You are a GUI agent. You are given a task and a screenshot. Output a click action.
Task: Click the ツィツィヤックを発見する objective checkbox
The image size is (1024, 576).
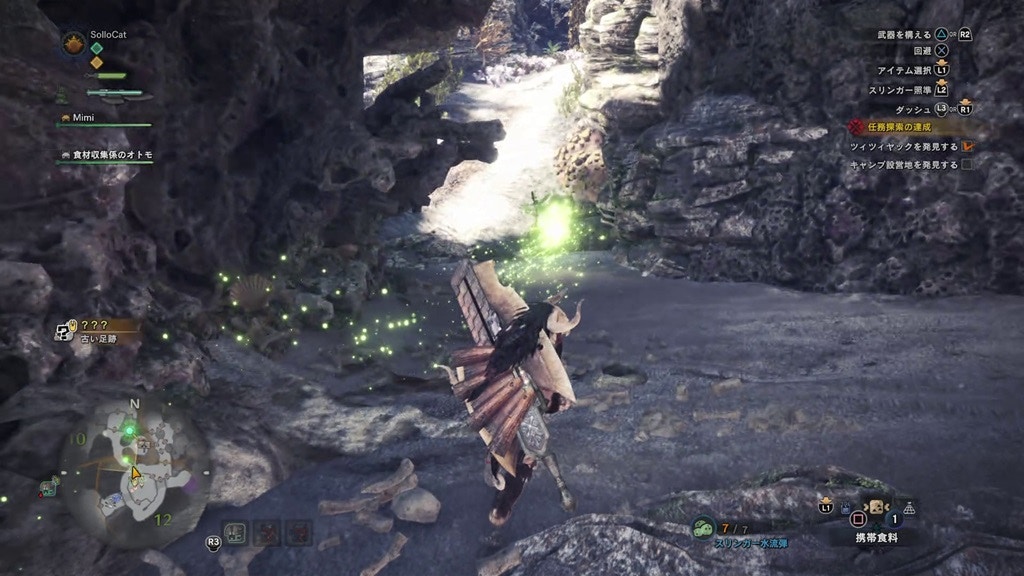tap(967, 146)
